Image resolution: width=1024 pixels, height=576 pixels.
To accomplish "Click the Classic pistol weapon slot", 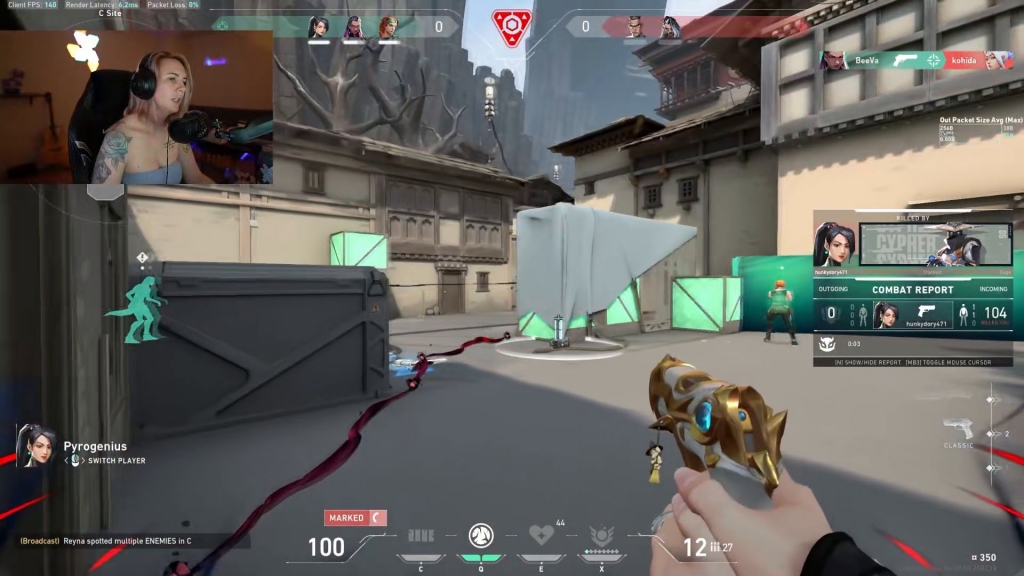I will click(x=958, y=432).
